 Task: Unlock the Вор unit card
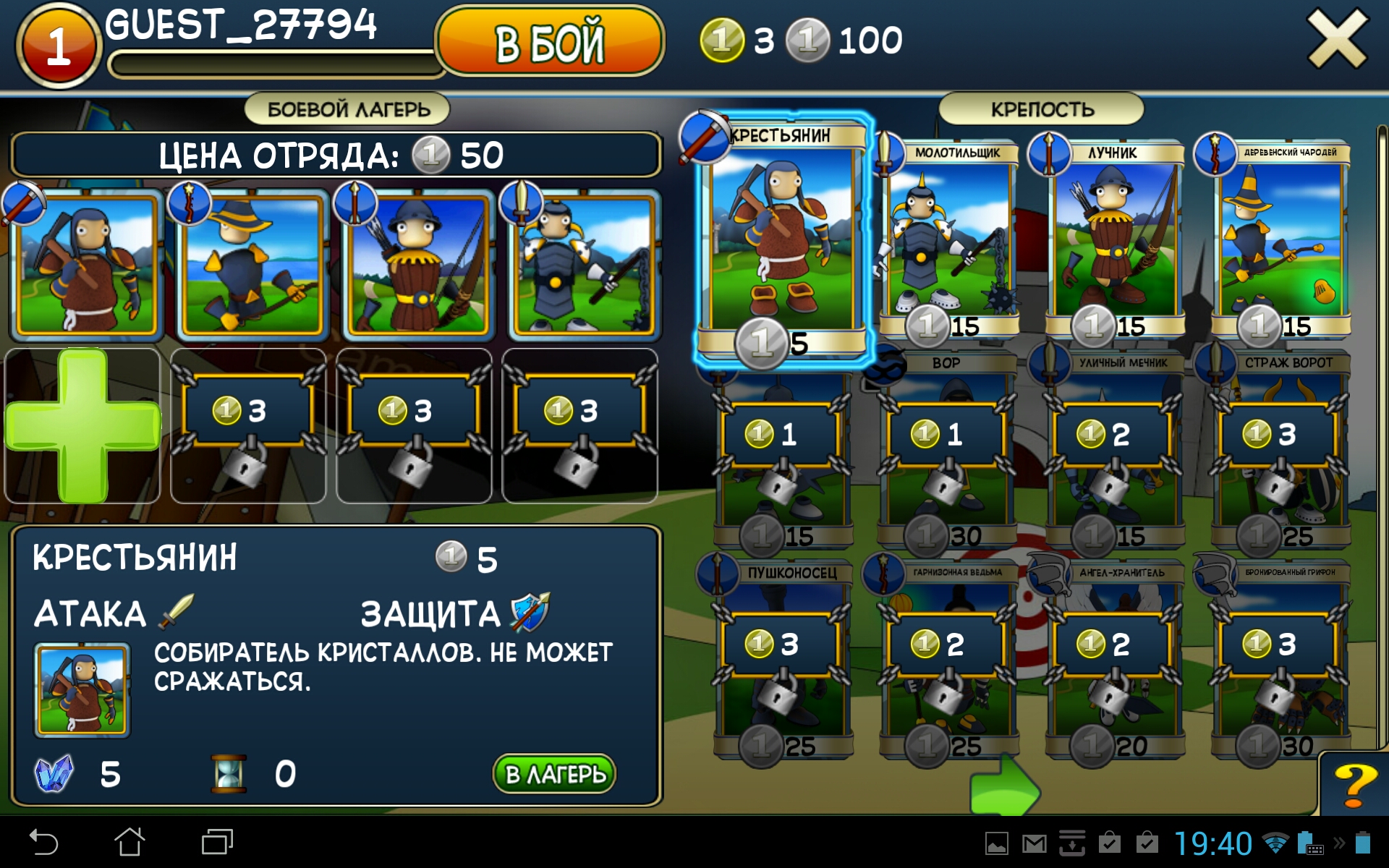click(x=946, y=448)
